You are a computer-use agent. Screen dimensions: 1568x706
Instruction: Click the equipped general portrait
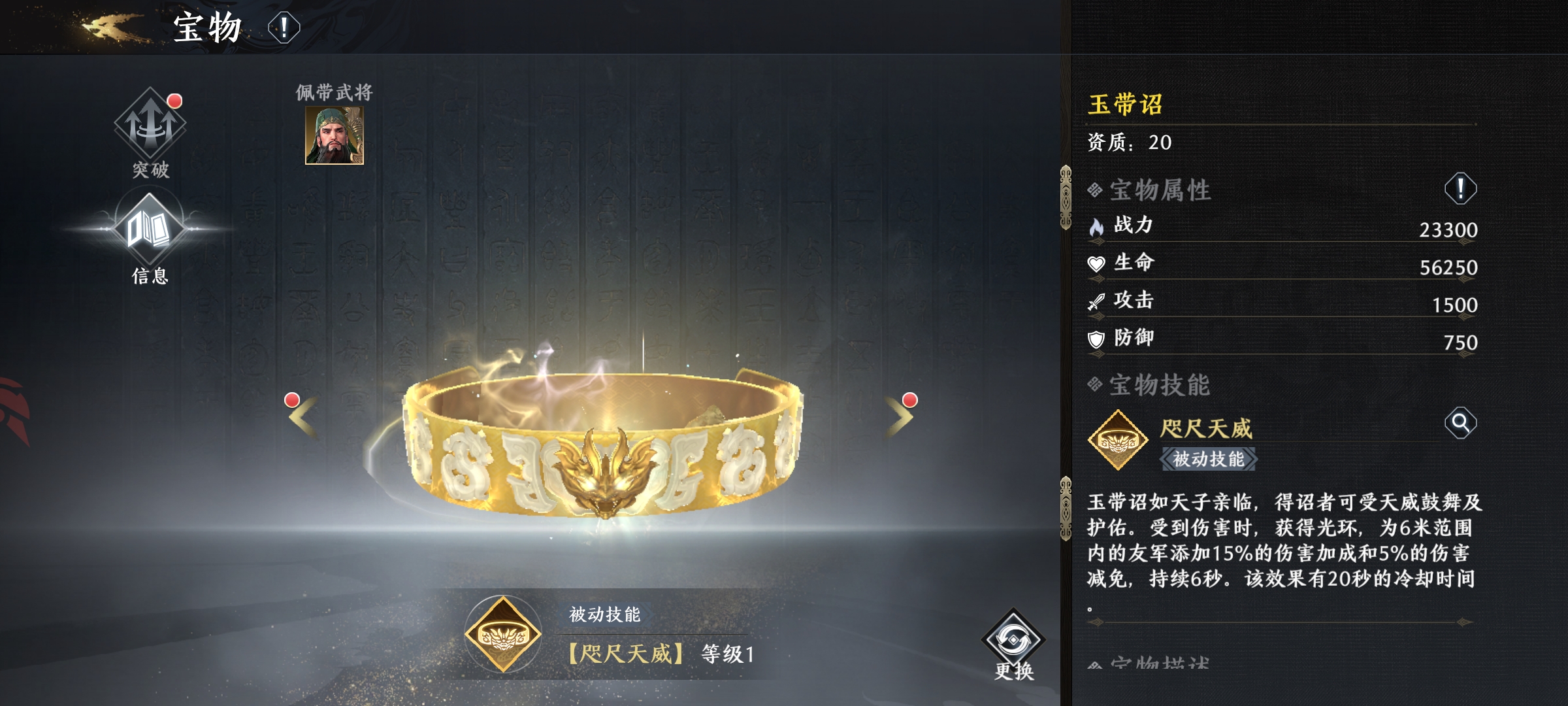(x=335, y=135)
